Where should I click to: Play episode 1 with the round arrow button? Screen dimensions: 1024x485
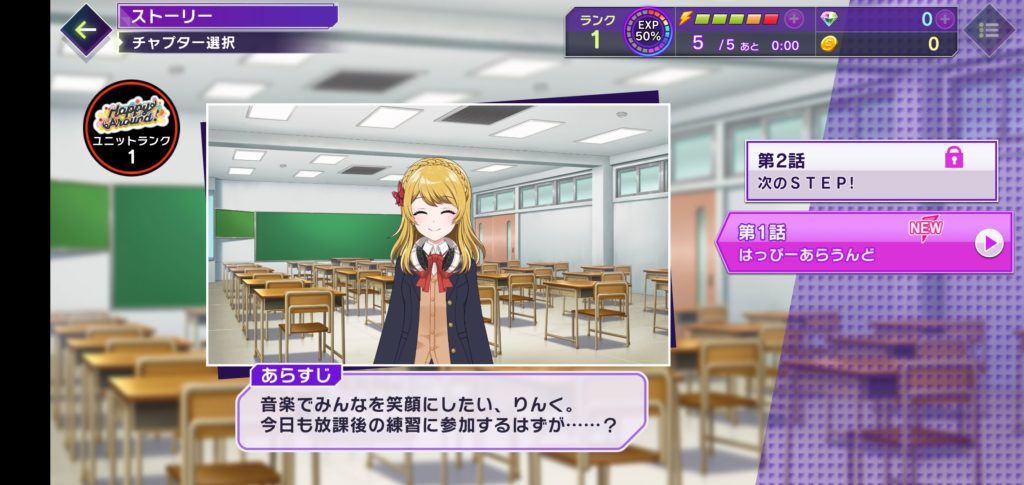tap(989, 243)
